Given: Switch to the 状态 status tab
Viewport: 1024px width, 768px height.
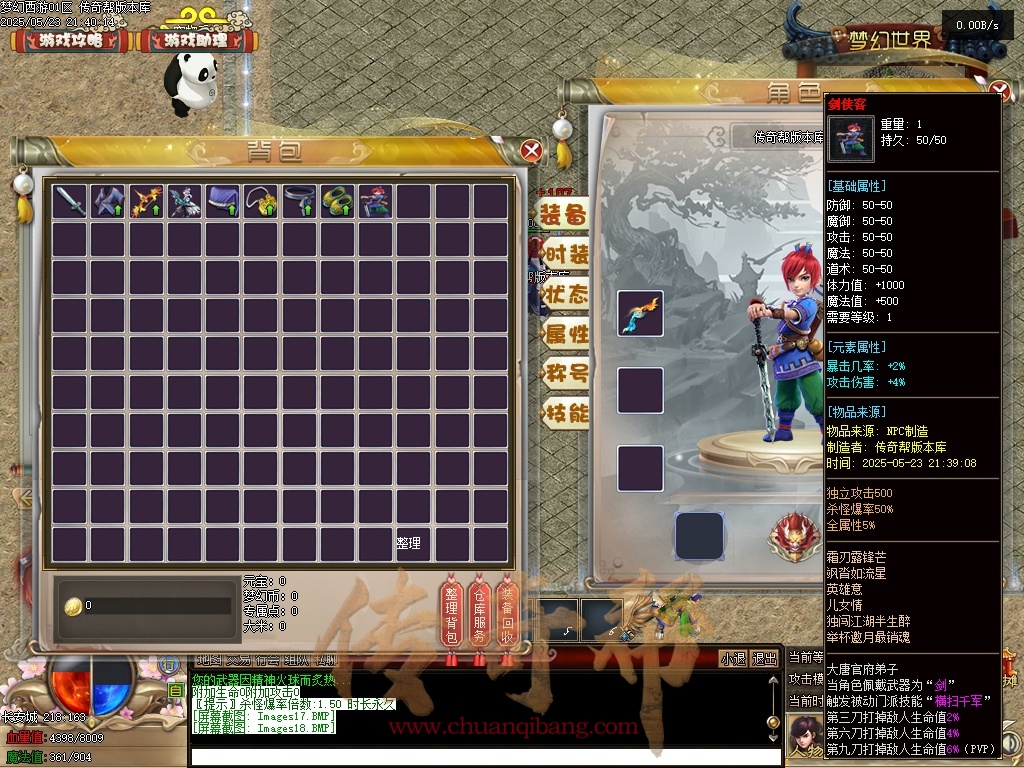Looking at the screenshot, I should [564, 294].
